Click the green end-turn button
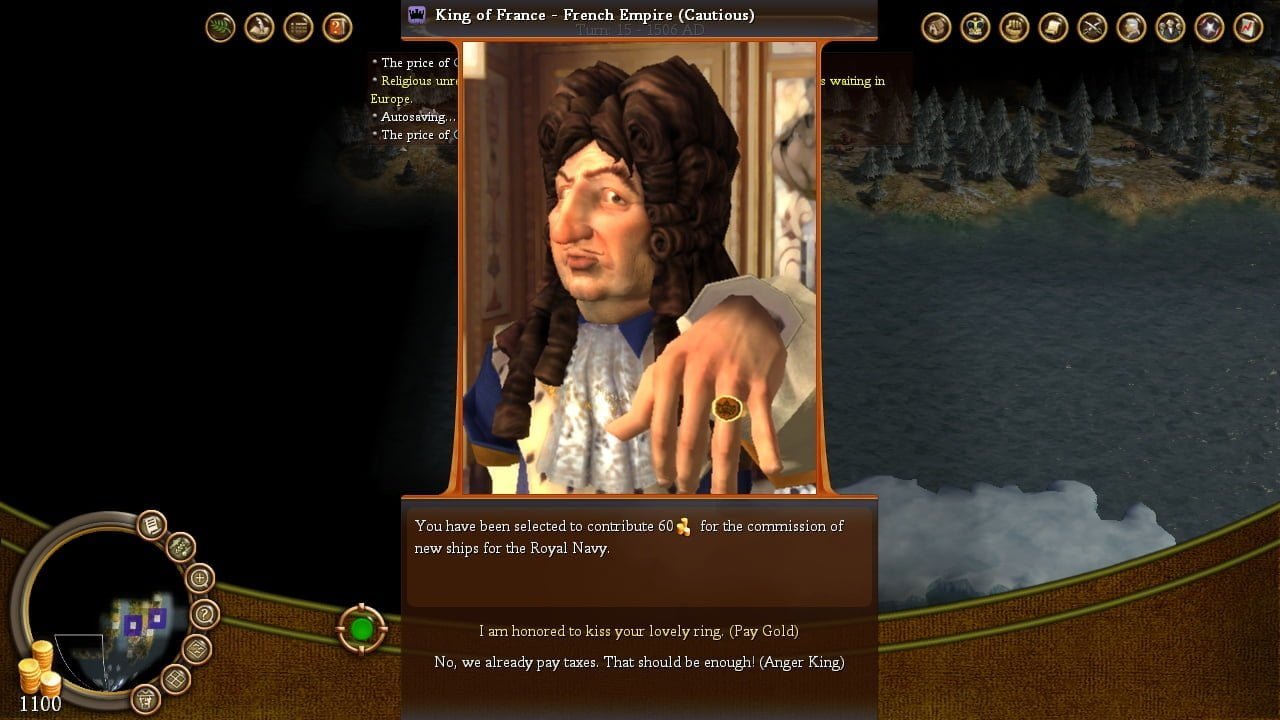The height and width of the screenshot is (720, 1280). click(x=361, y=629)
